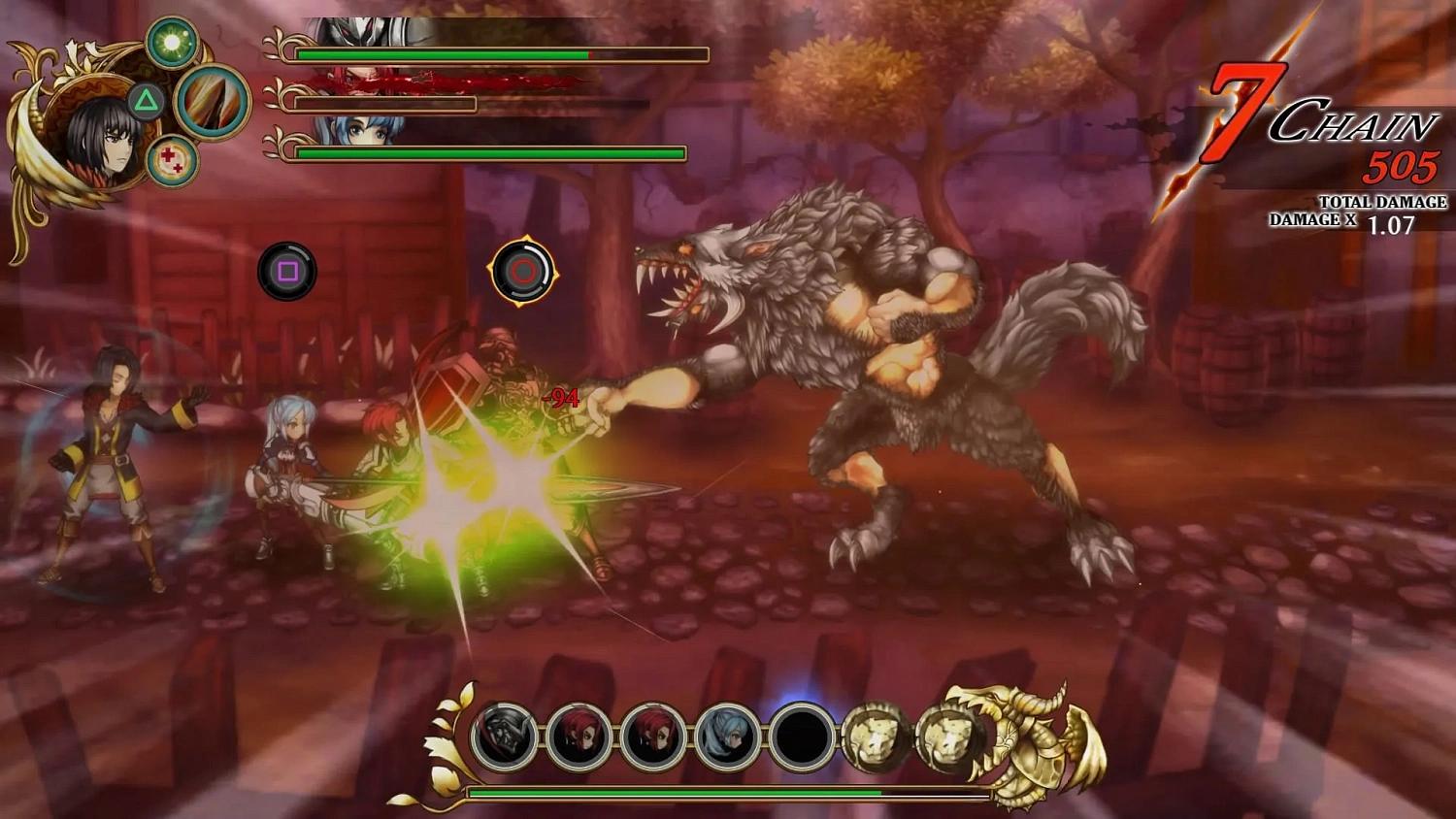Select the green spark skill orb
This screenshot has height=819, width=1456.
tap(173, 42)
